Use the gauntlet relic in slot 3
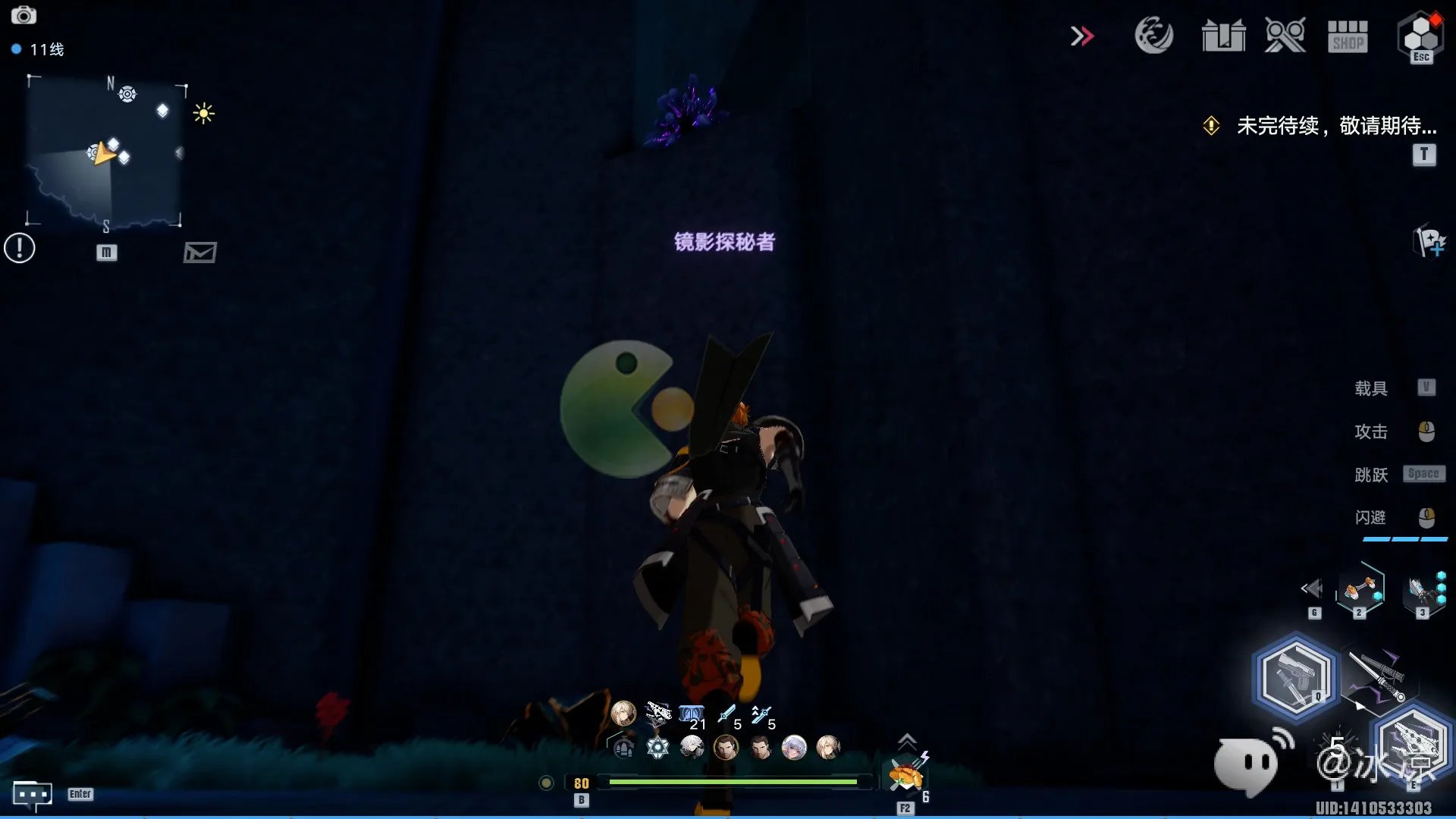The width and height of the screenshot is (1456, 819). (x=1421, y=589)
